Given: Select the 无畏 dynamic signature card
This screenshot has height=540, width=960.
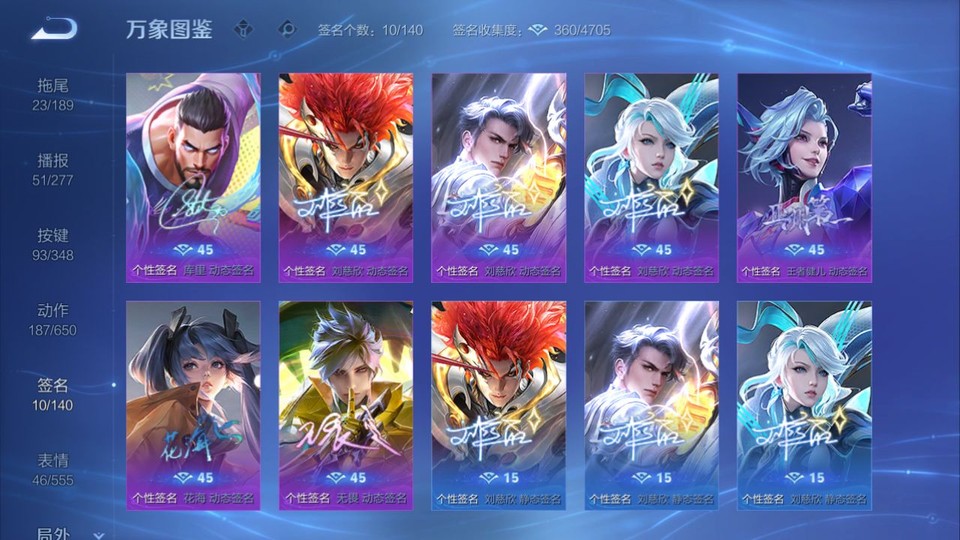Looking at the screenshot, I should coord(346,404).
